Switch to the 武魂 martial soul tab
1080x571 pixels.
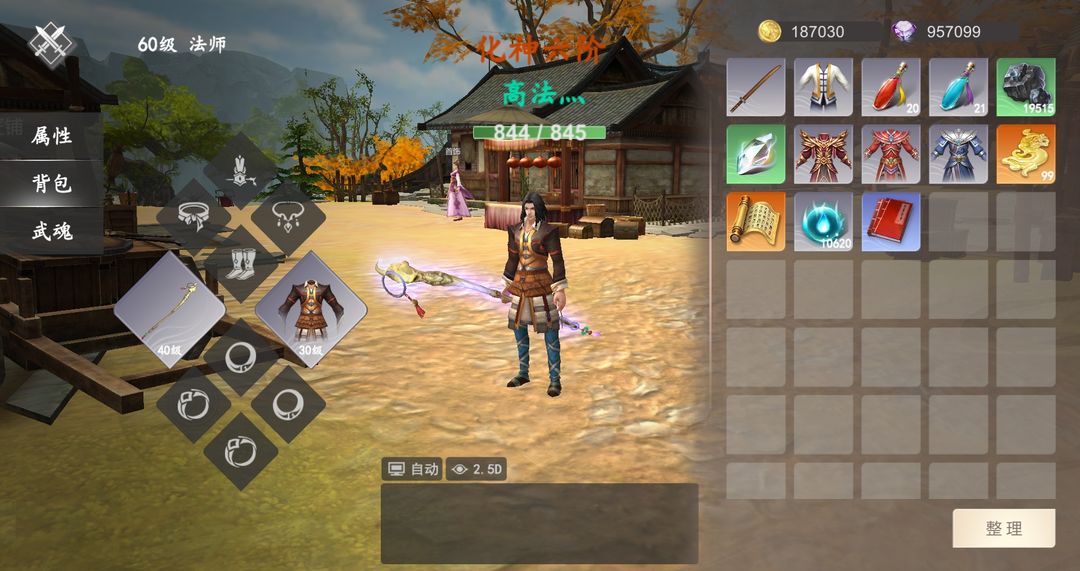coord(51,232)
